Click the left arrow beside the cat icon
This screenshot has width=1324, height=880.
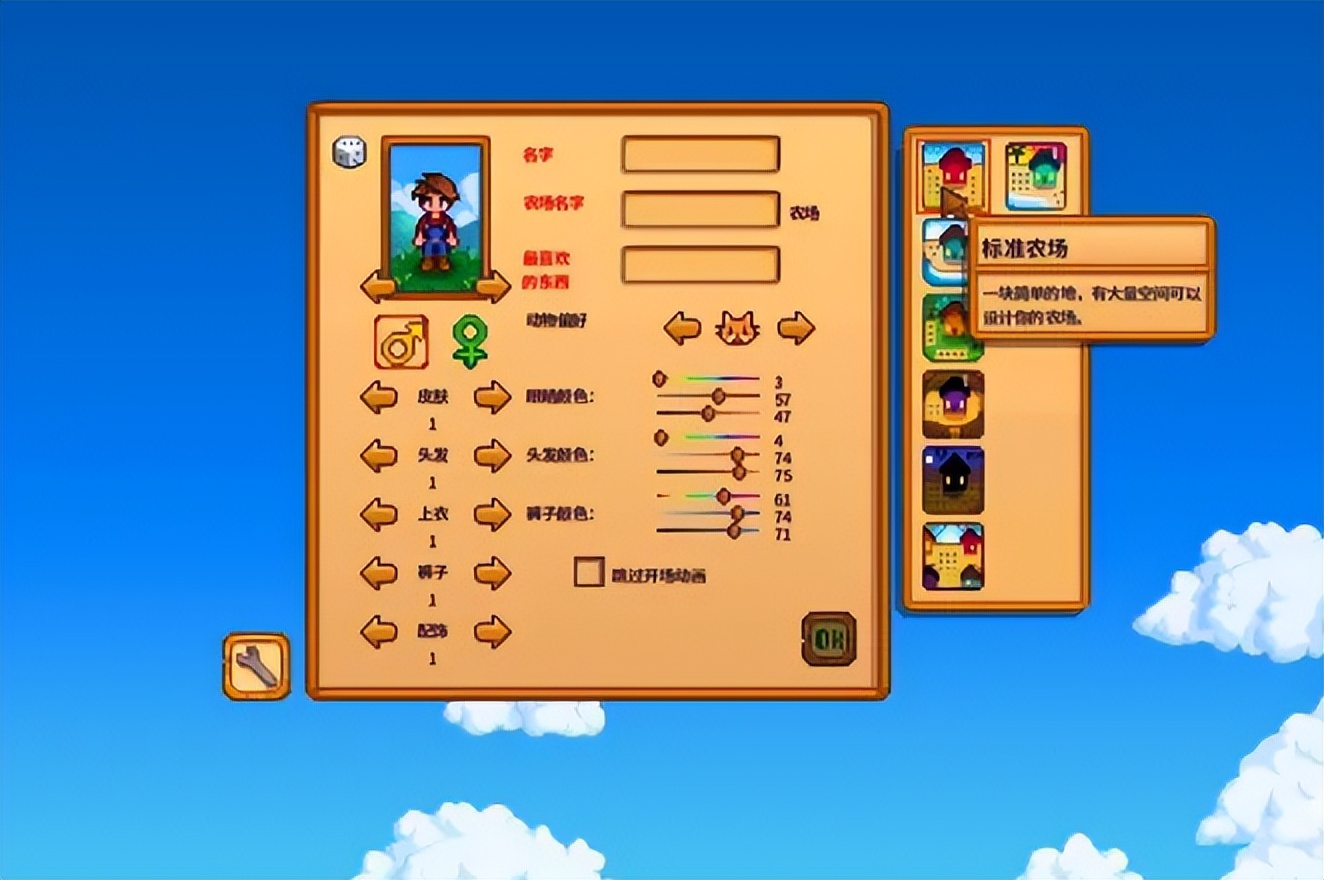682,328
